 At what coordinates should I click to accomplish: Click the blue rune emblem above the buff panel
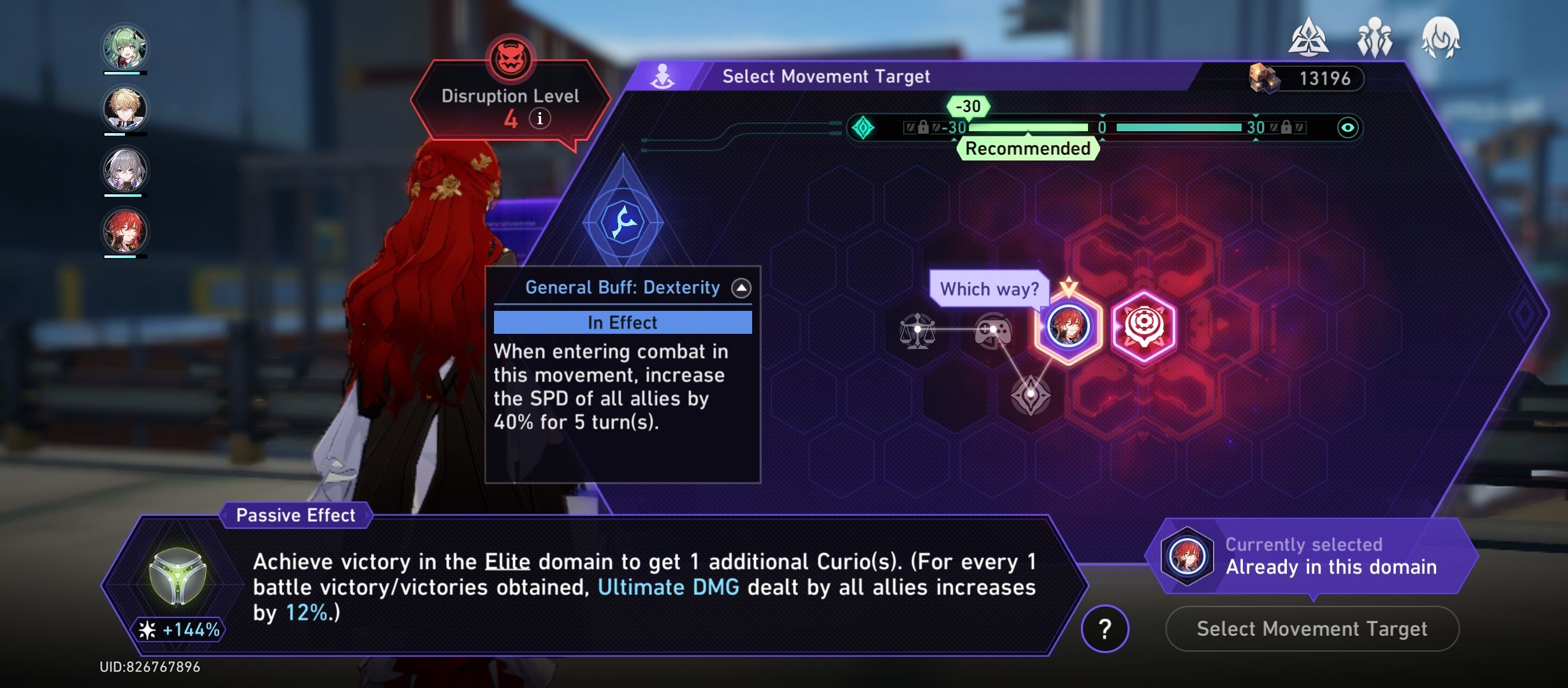pyautogui.click(x=621, y=220)
